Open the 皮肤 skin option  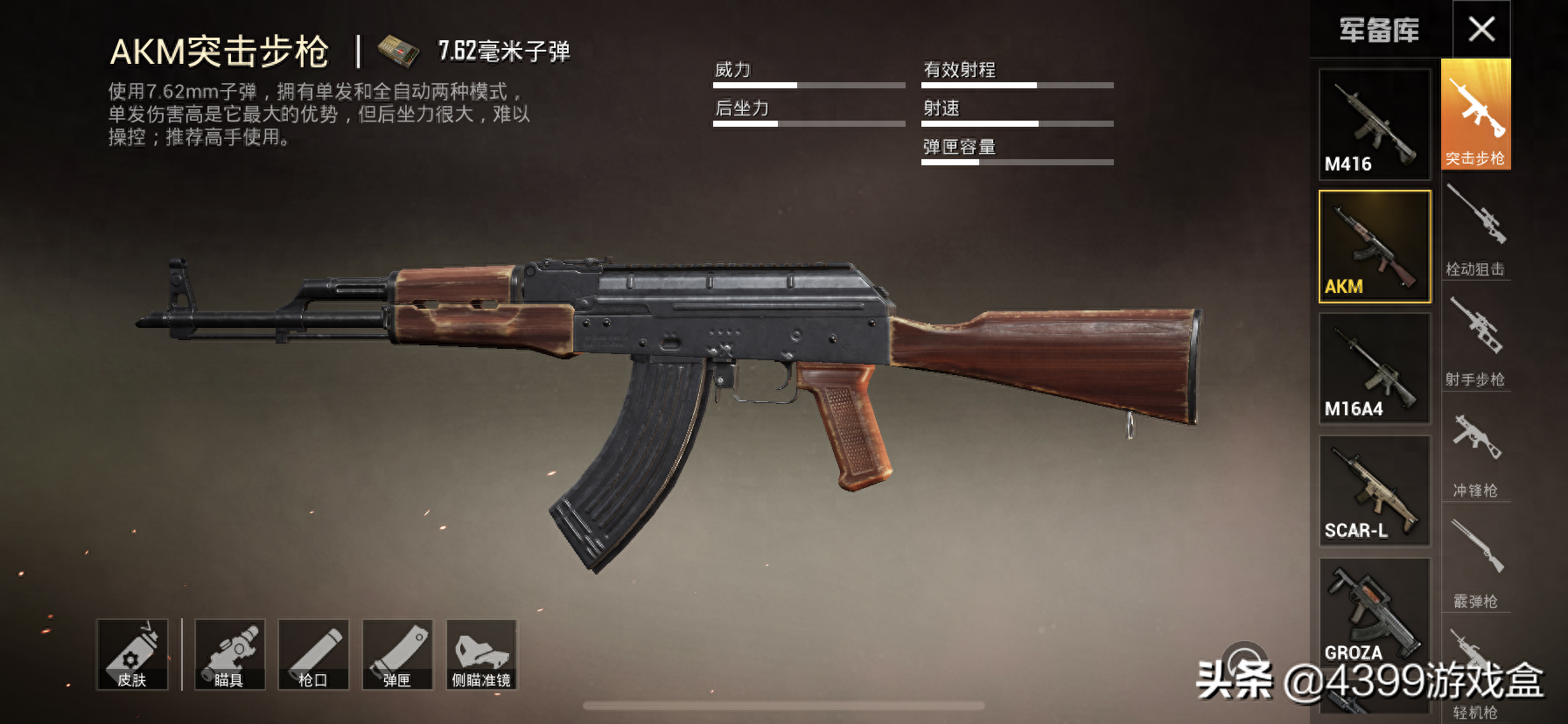click(132, 655)
